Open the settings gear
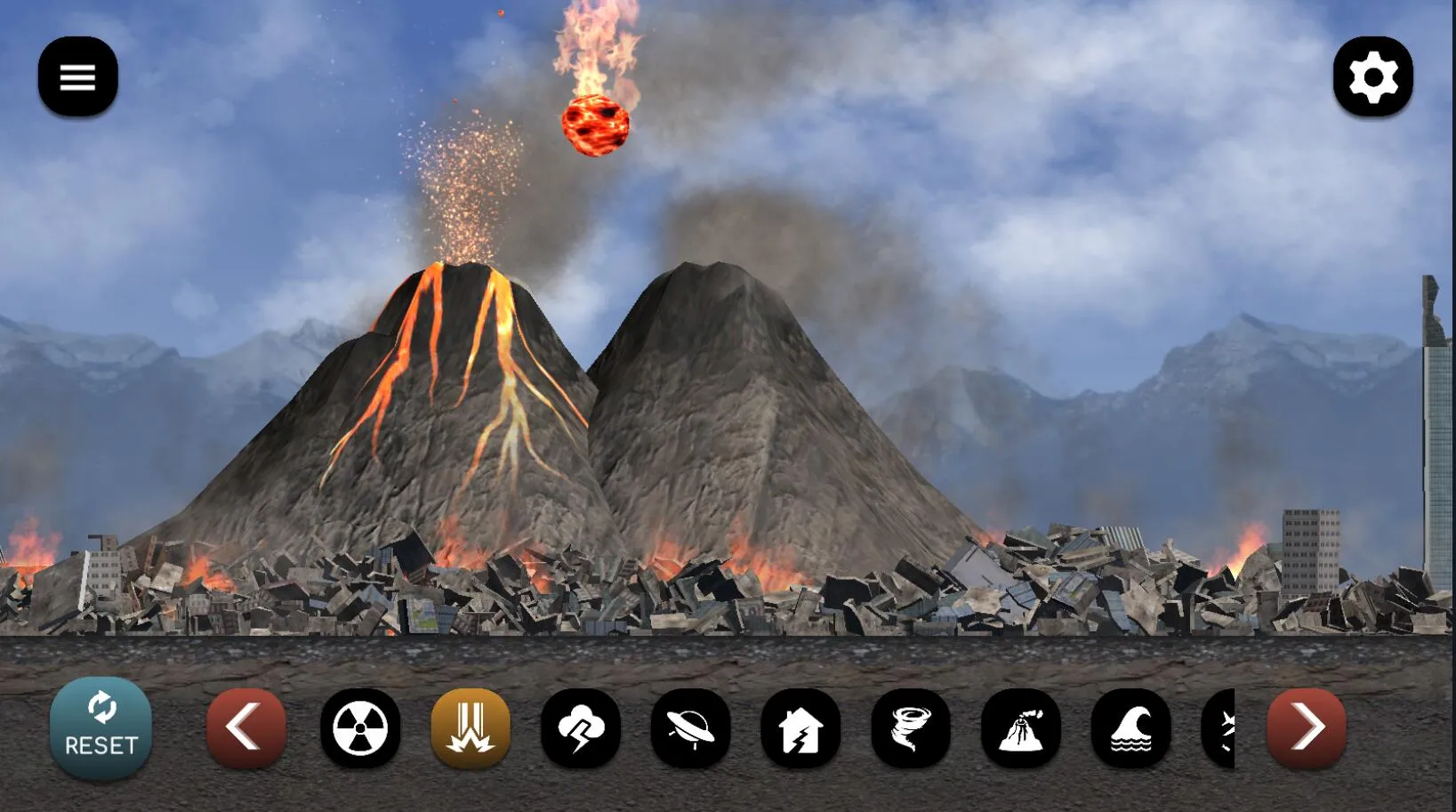The height and width of the screenshot is (812, 1456). [x=1373, y=77]
